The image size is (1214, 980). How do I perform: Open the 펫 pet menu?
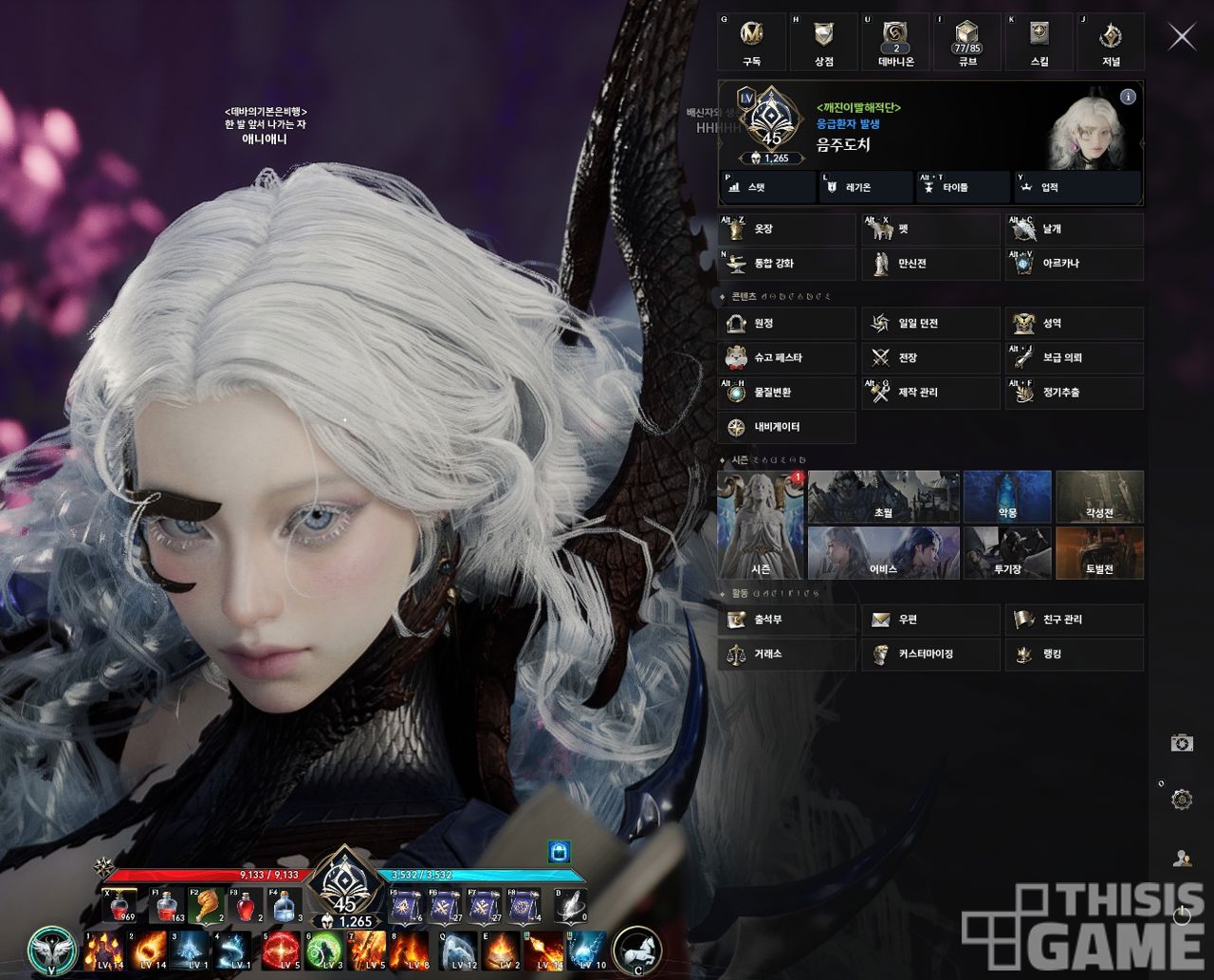[x=930, y=230]
